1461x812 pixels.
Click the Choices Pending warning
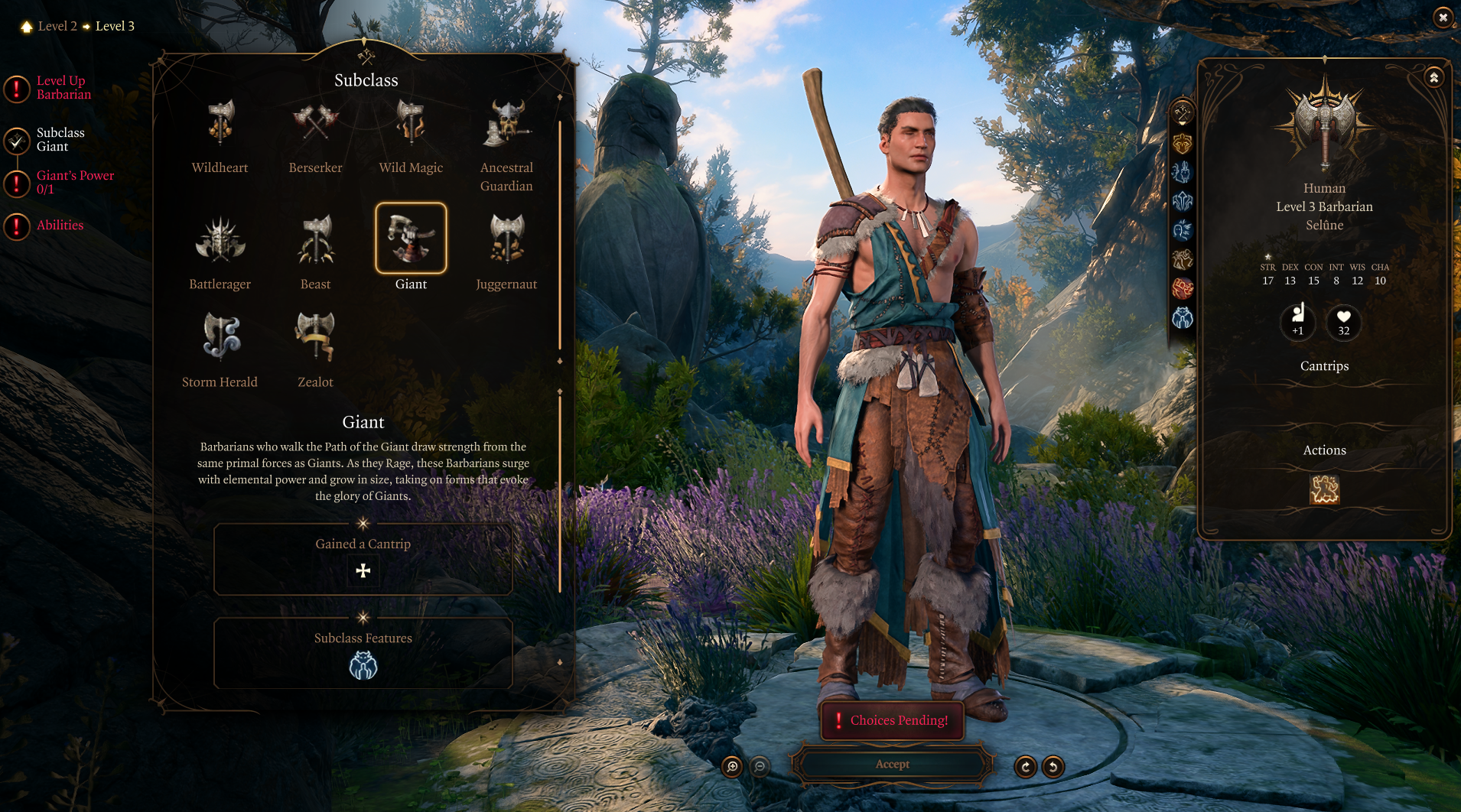(x=892, y=720)
